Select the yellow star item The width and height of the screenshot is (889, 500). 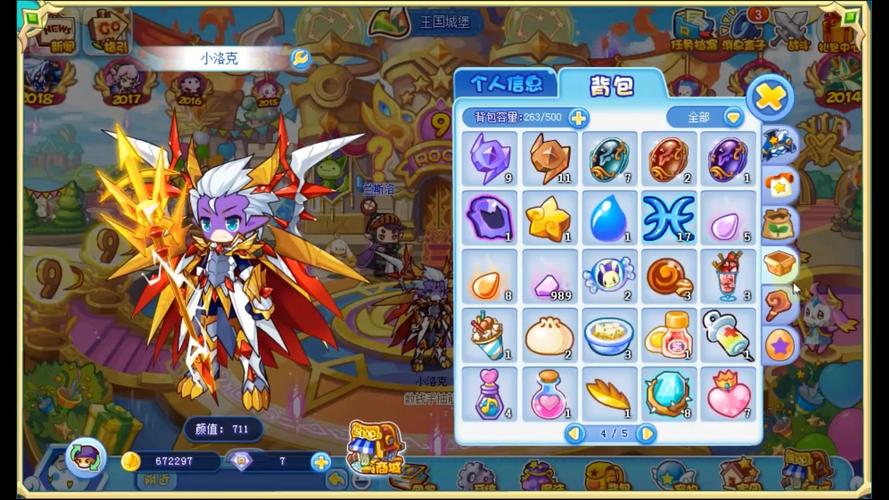tap(548, 218)
